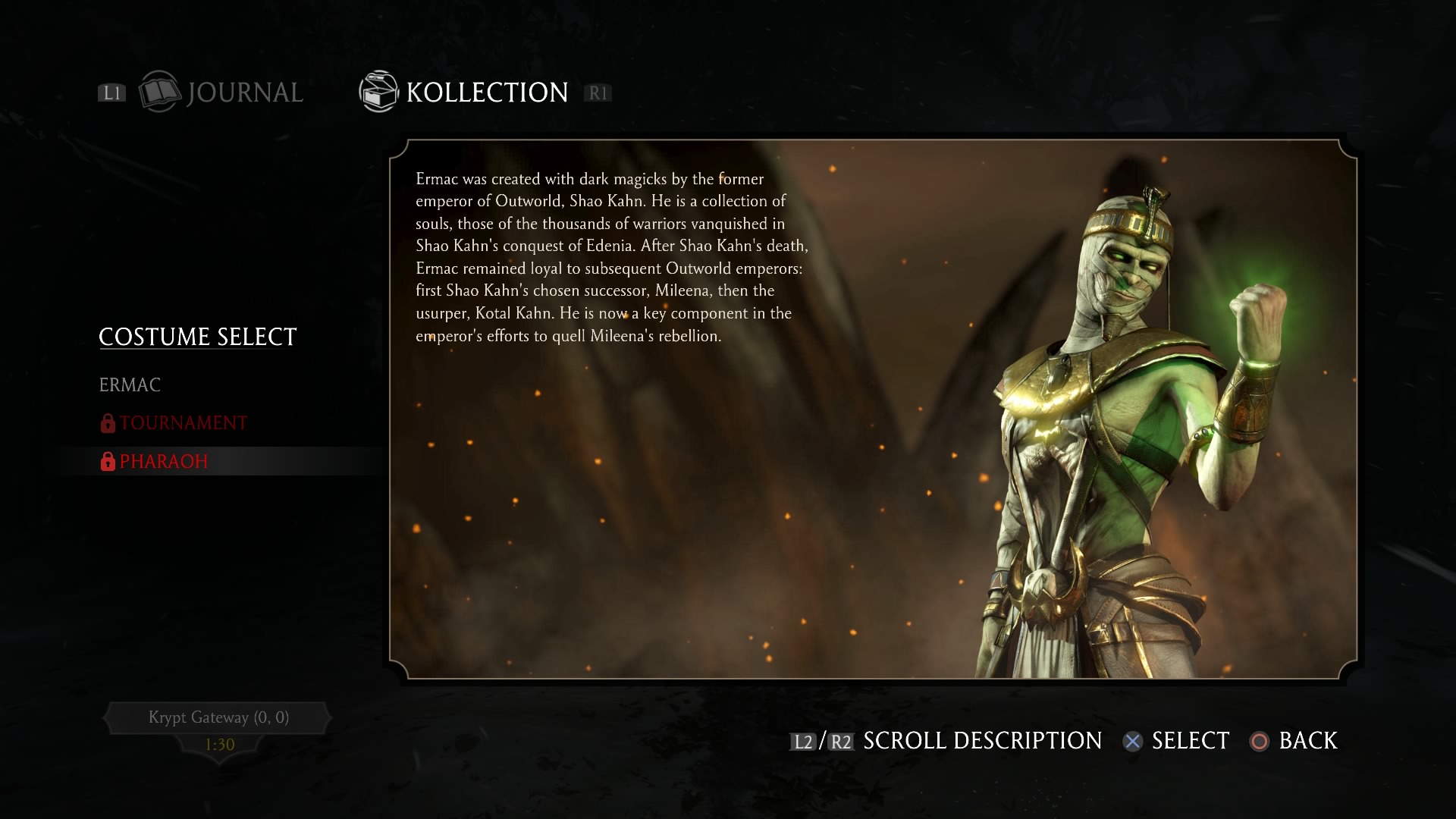
Task: Click the SELECT action label
Action: (x=1190, y=741)
